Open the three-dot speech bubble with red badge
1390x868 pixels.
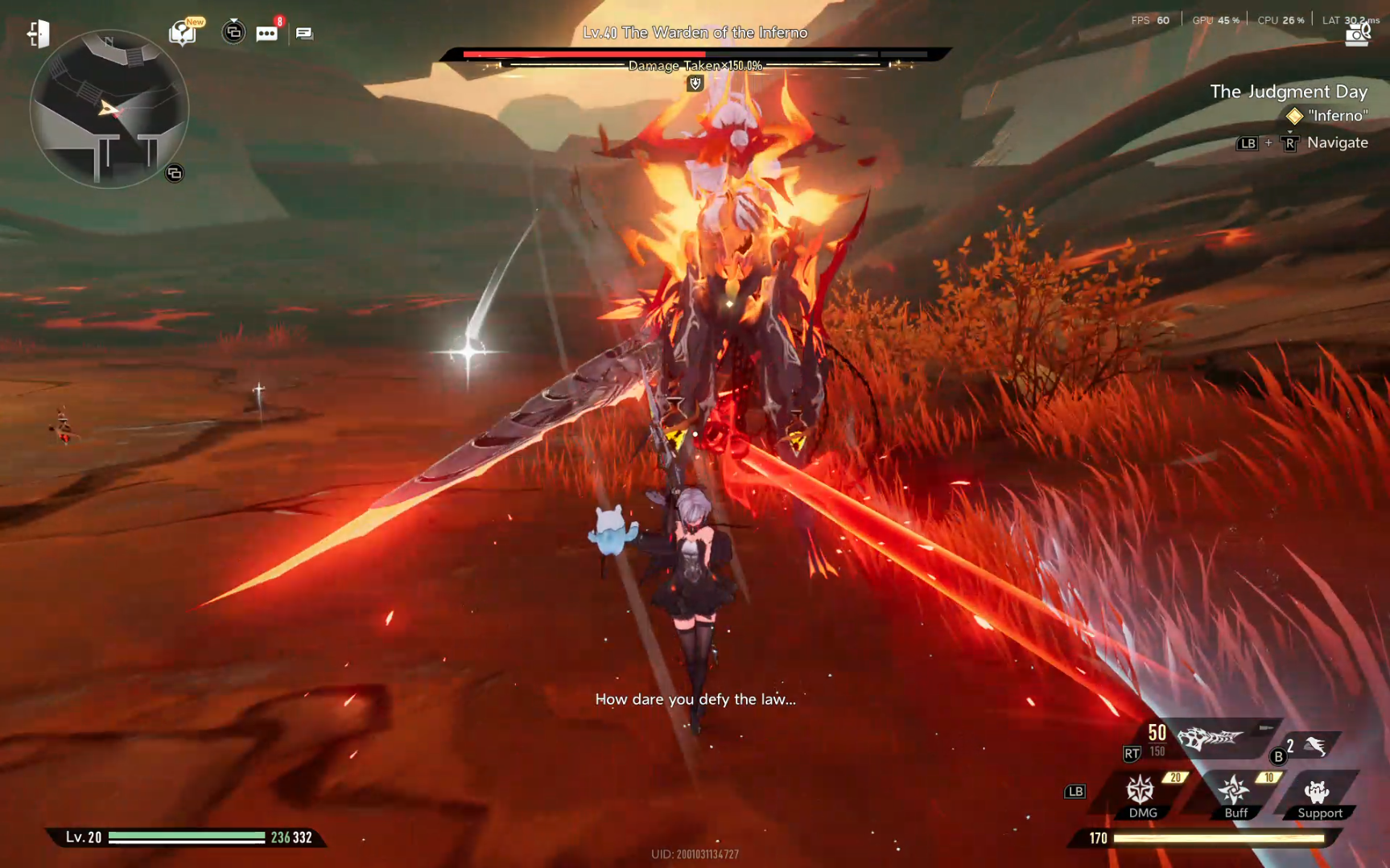266,33
